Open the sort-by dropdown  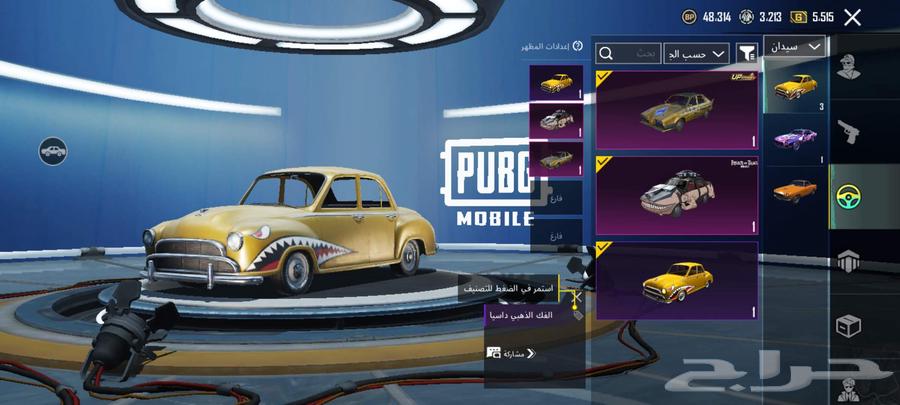click(x=696, y=53)
